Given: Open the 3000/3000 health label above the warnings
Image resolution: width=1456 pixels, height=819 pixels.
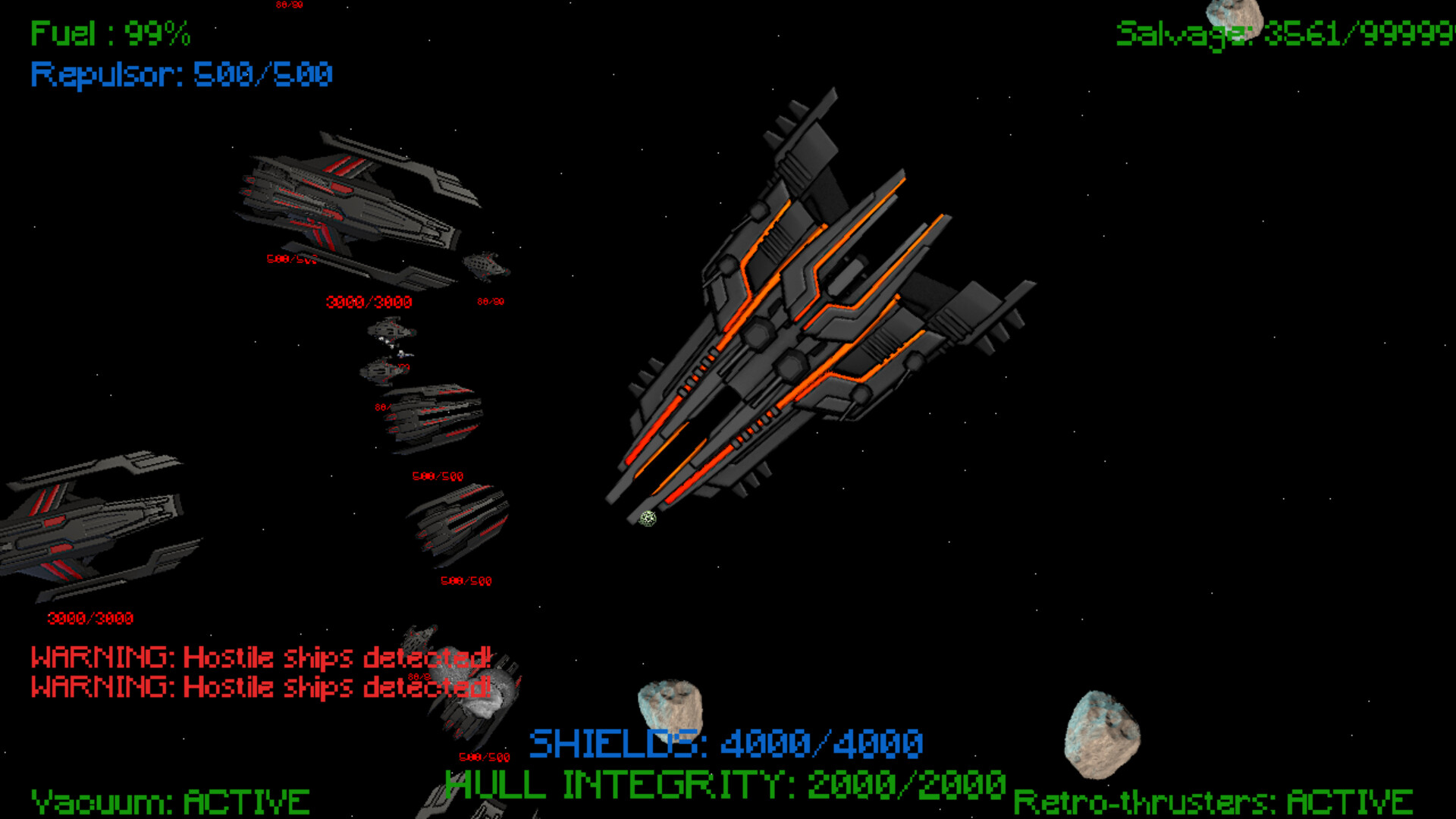Looking at the screenshot, I should tap(89, 617).
